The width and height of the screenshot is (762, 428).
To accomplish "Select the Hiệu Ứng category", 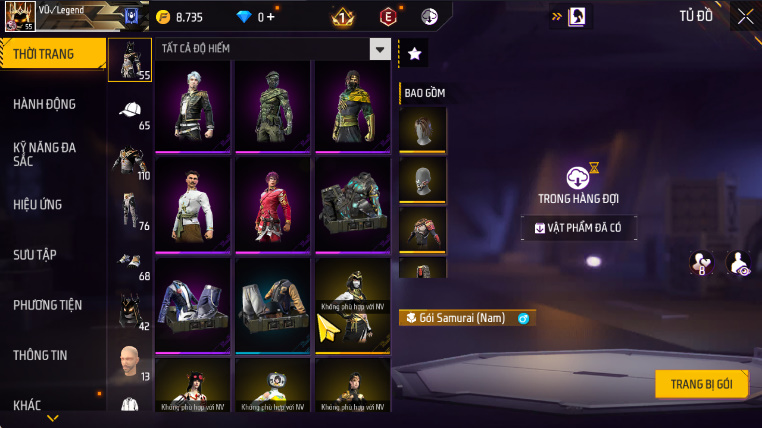I will coord(40,204).
